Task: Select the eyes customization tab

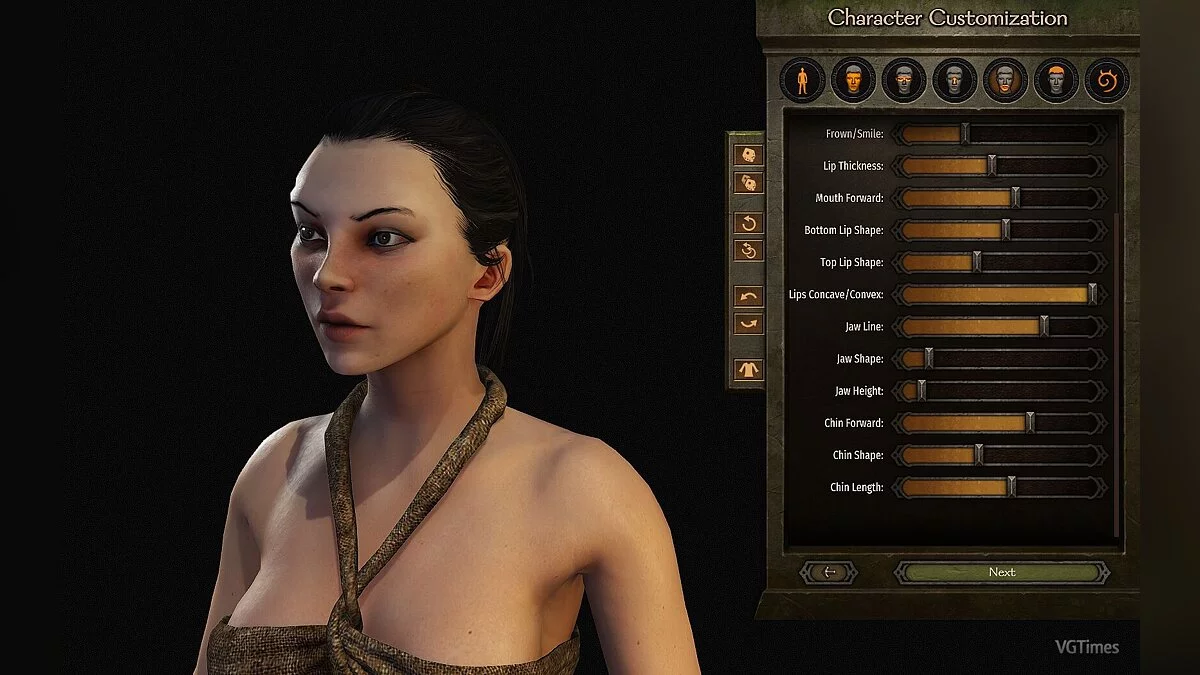Action: [904, 80]
